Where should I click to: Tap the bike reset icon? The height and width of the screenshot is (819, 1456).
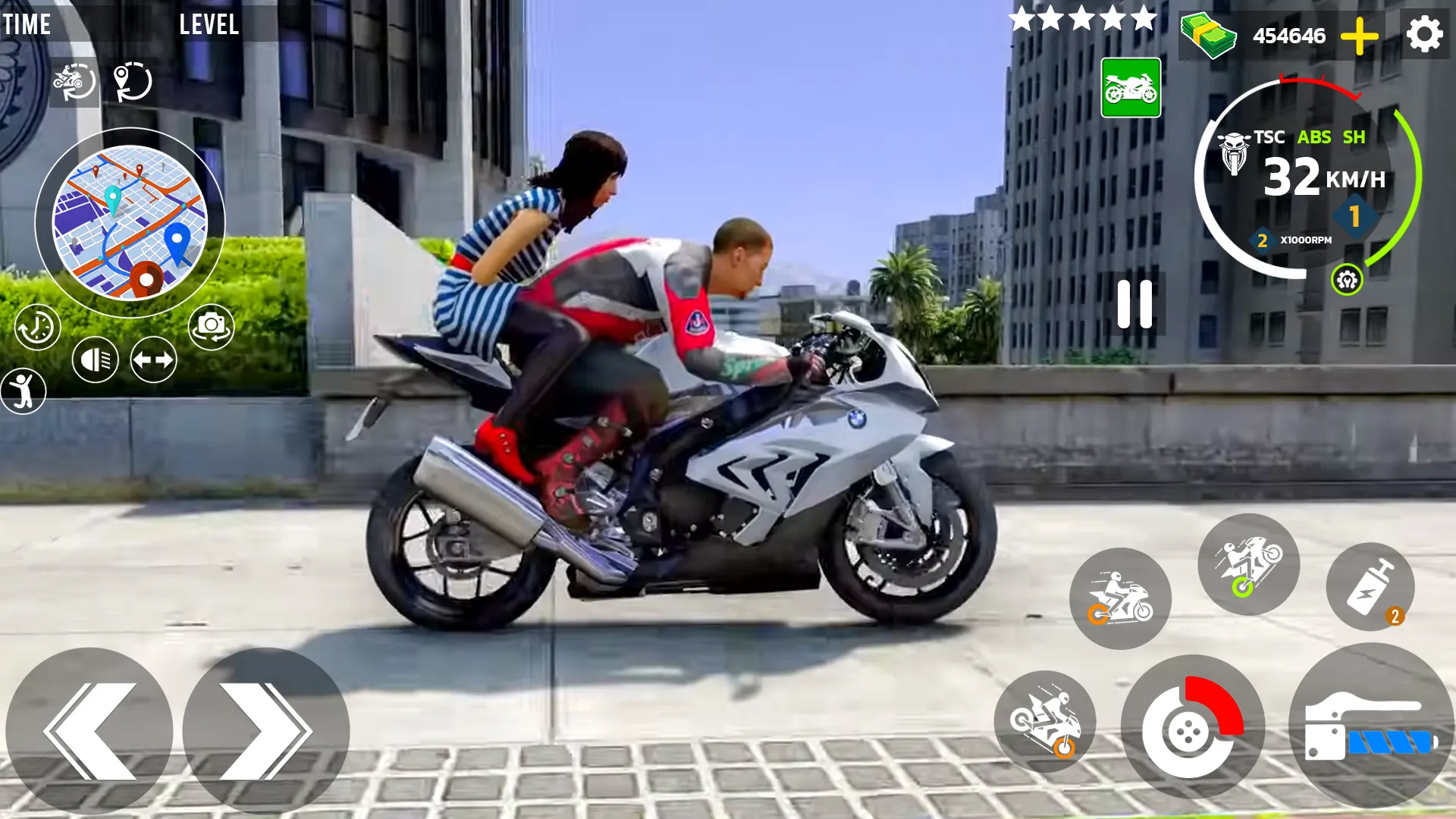point(73,82)
